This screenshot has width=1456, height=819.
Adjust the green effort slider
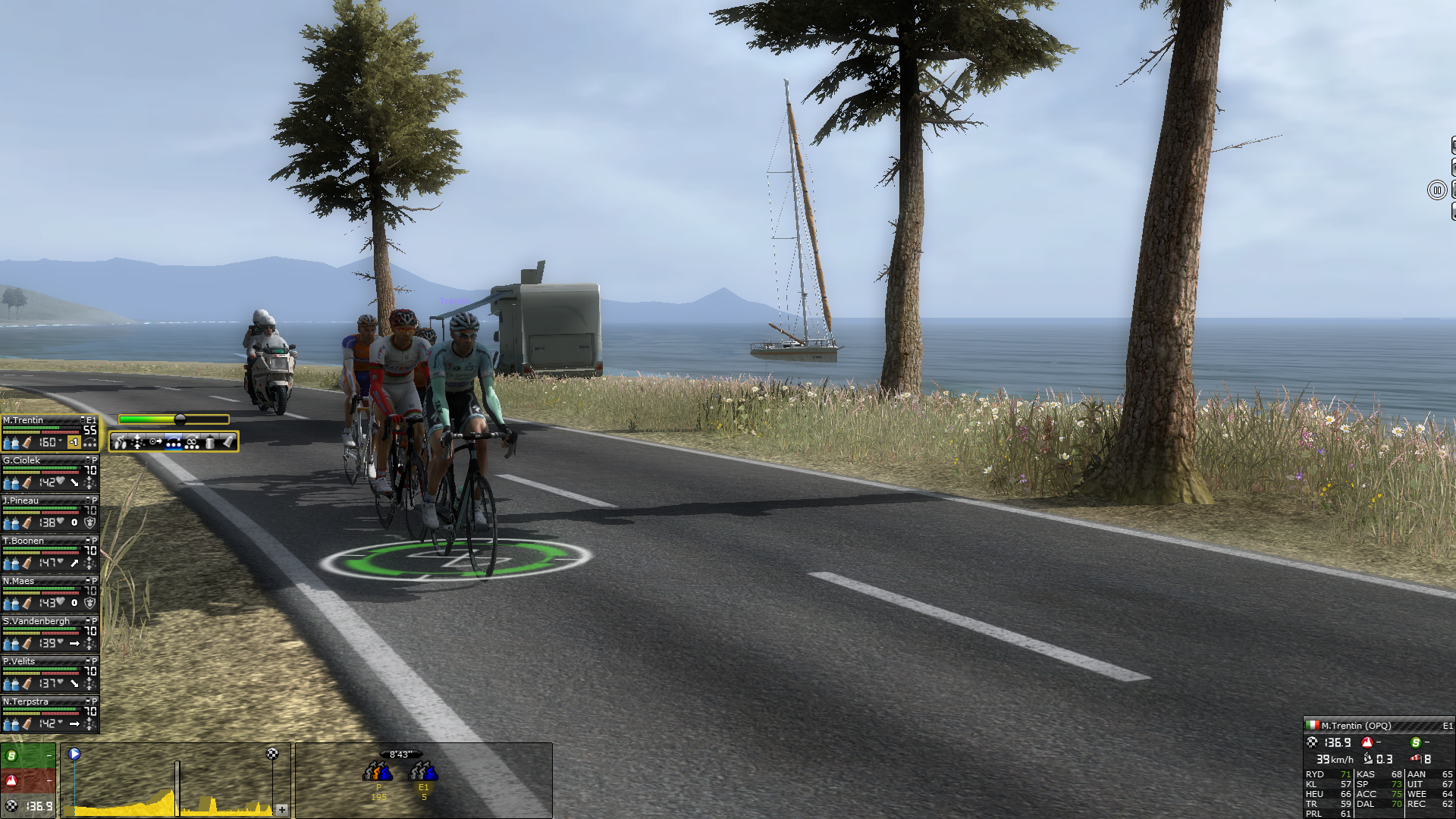click(x=180, y=419)
